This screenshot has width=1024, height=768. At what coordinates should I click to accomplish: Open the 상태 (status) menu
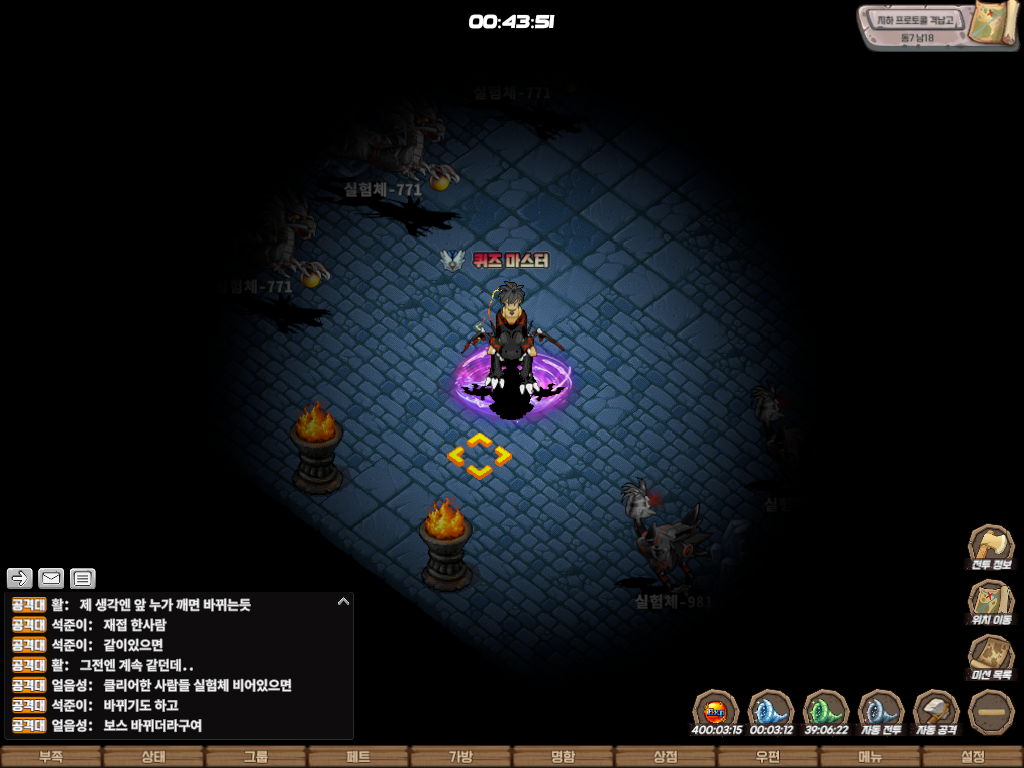click(x=153, y=757)
